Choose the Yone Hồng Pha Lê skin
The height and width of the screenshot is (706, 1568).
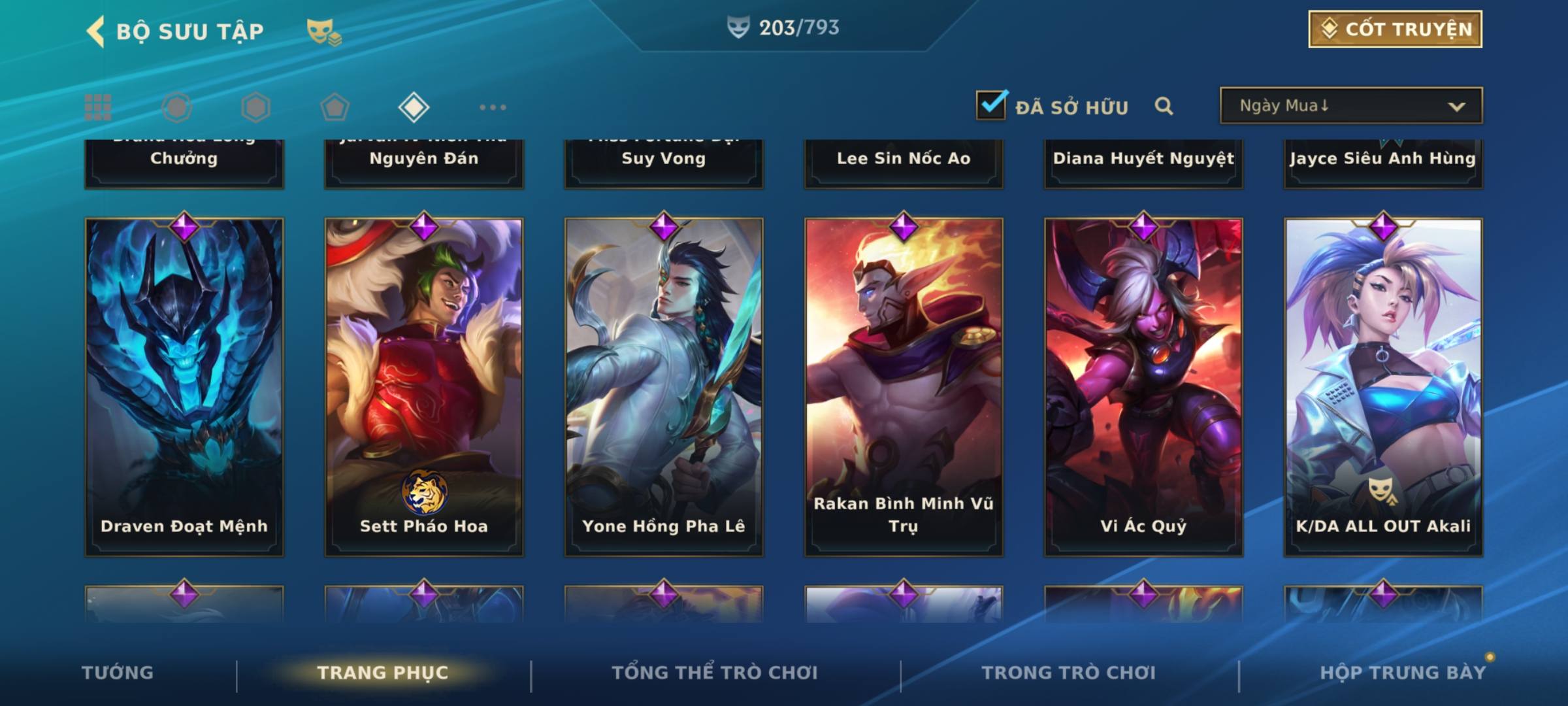664,387
